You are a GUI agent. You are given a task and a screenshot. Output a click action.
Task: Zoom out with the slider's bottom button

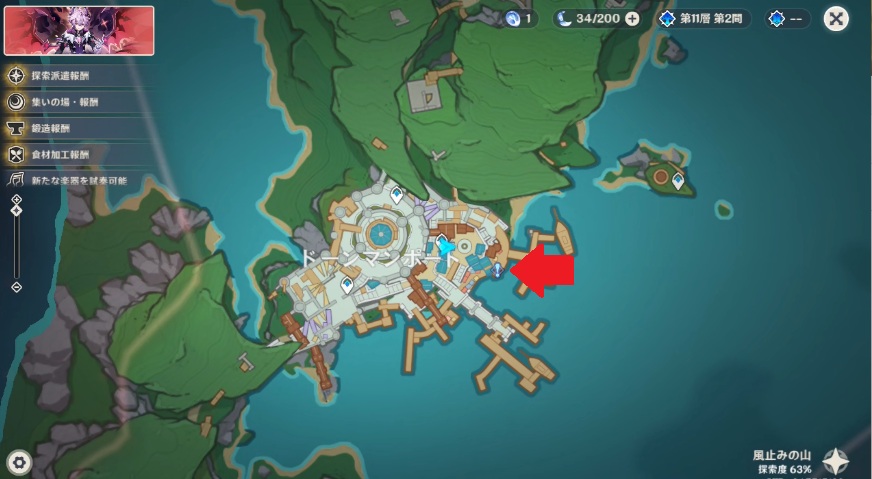pos(17,287)
